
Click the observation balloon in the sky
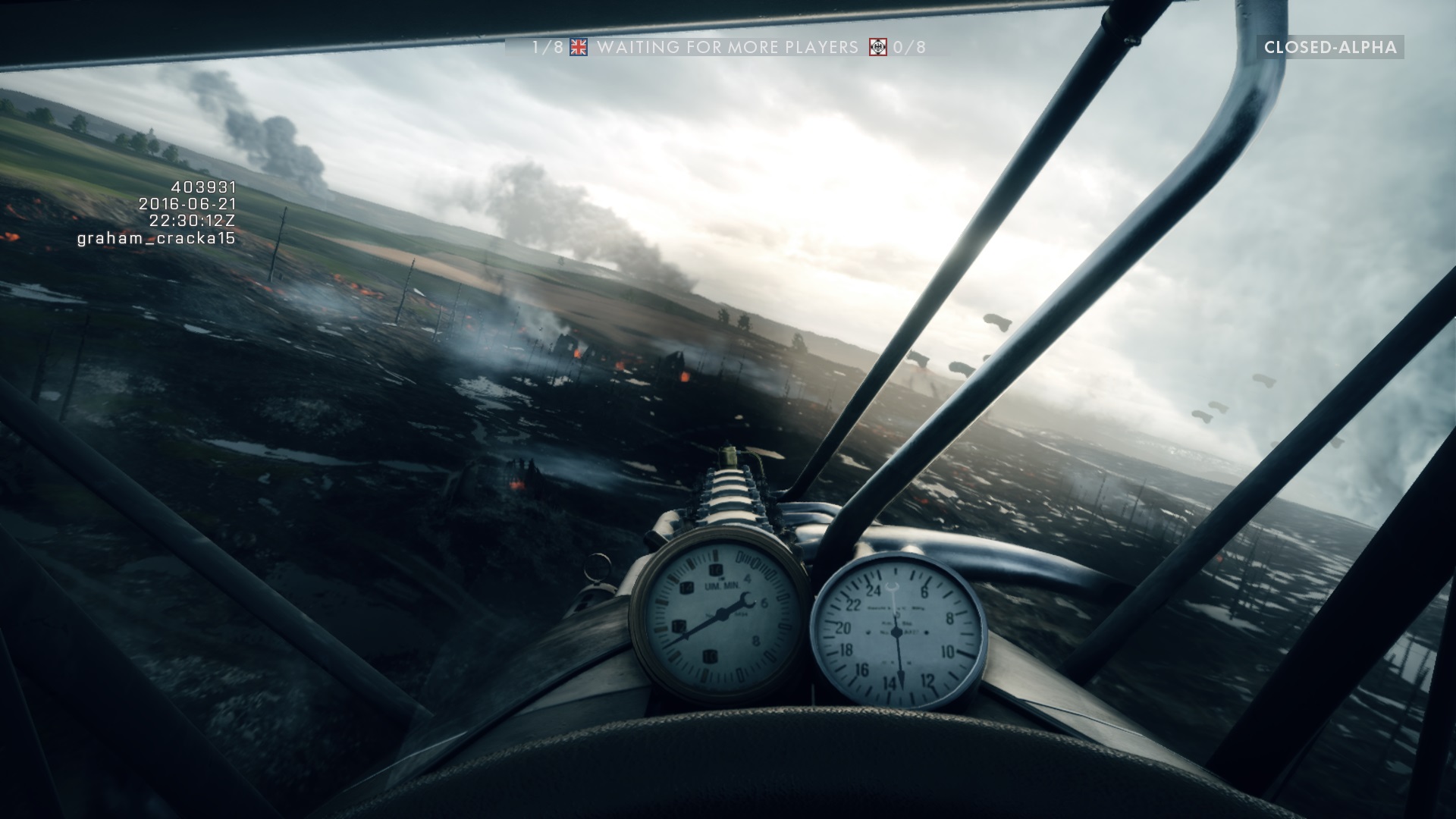click(x=998, y=322)
